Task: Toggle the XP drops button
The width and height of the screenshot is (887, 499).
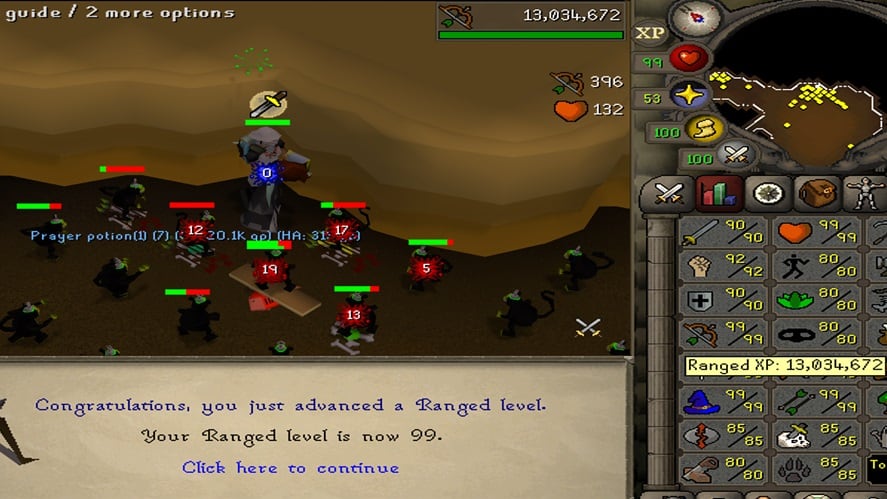Action: click(x=649, y=33)
